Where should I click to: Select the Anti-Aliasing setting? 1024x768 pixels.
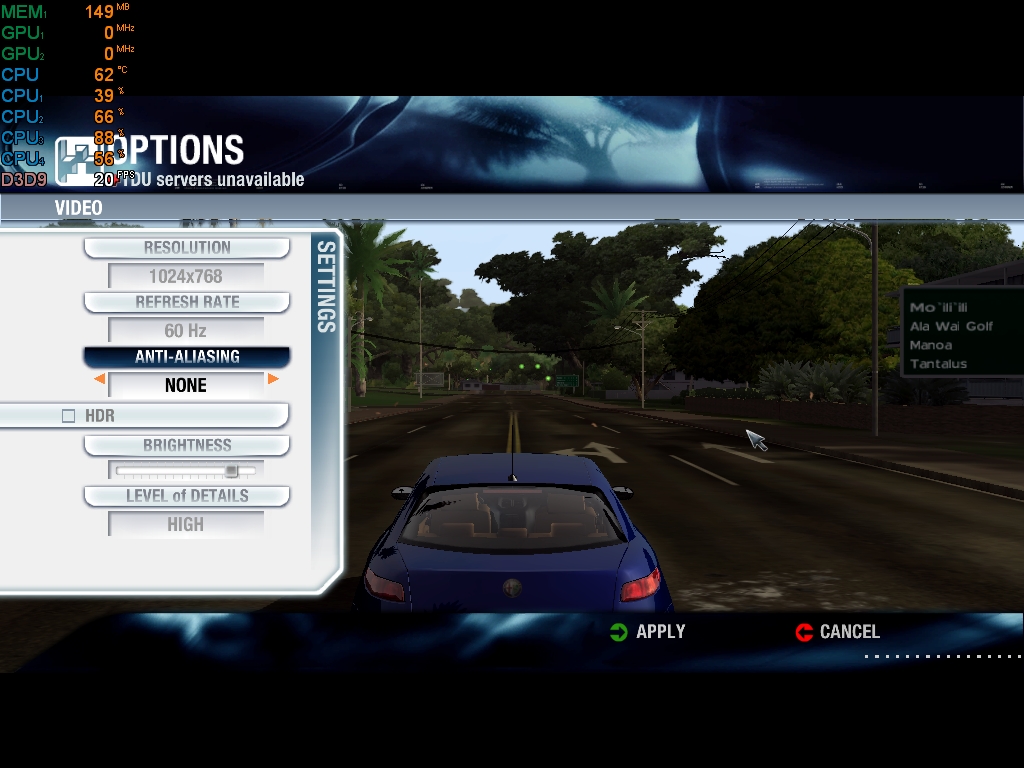click(187, 357)
